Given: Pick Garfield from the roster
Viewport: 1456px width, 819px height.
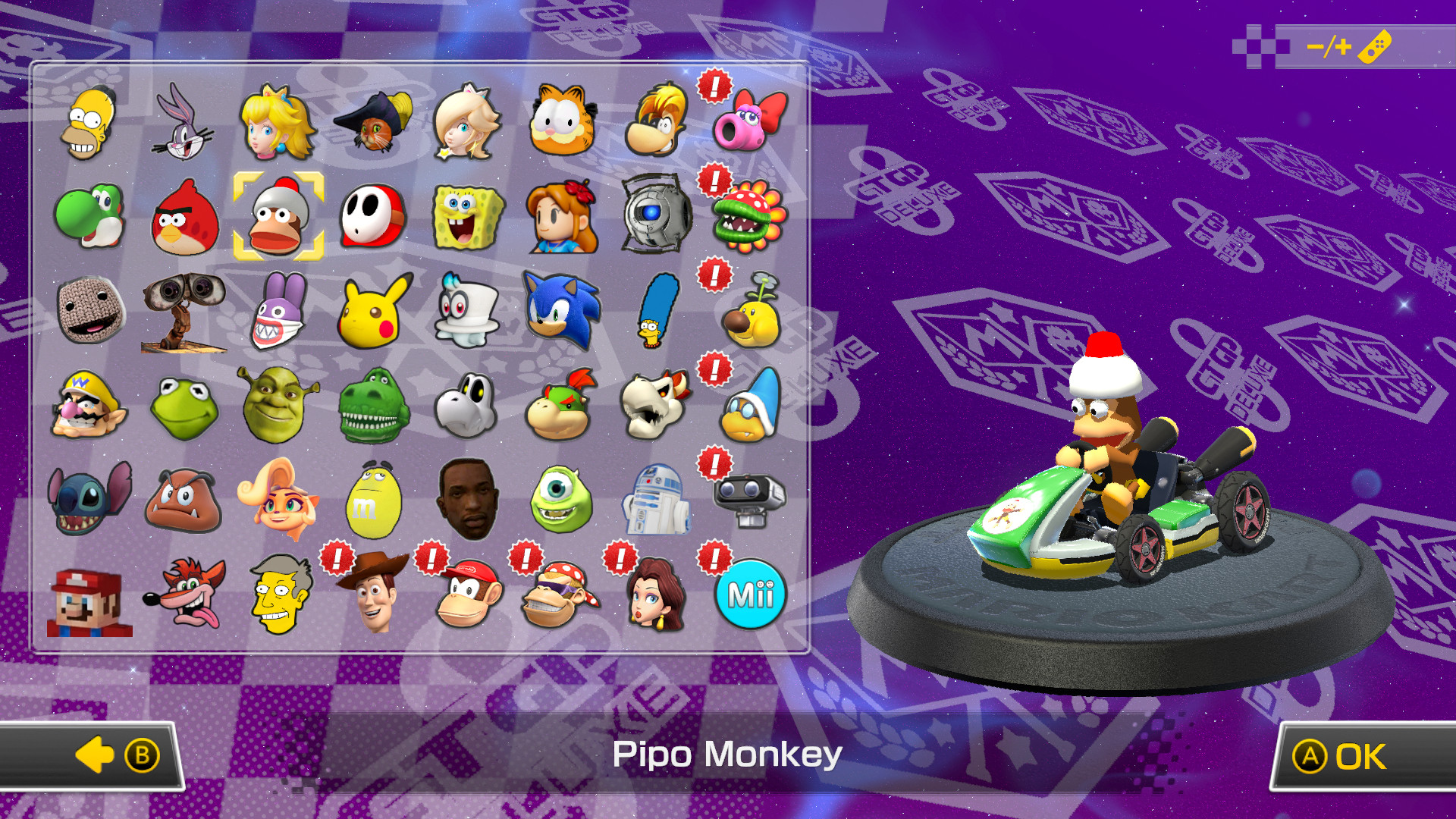Looking at the screenshot, I should pos(561,121).
